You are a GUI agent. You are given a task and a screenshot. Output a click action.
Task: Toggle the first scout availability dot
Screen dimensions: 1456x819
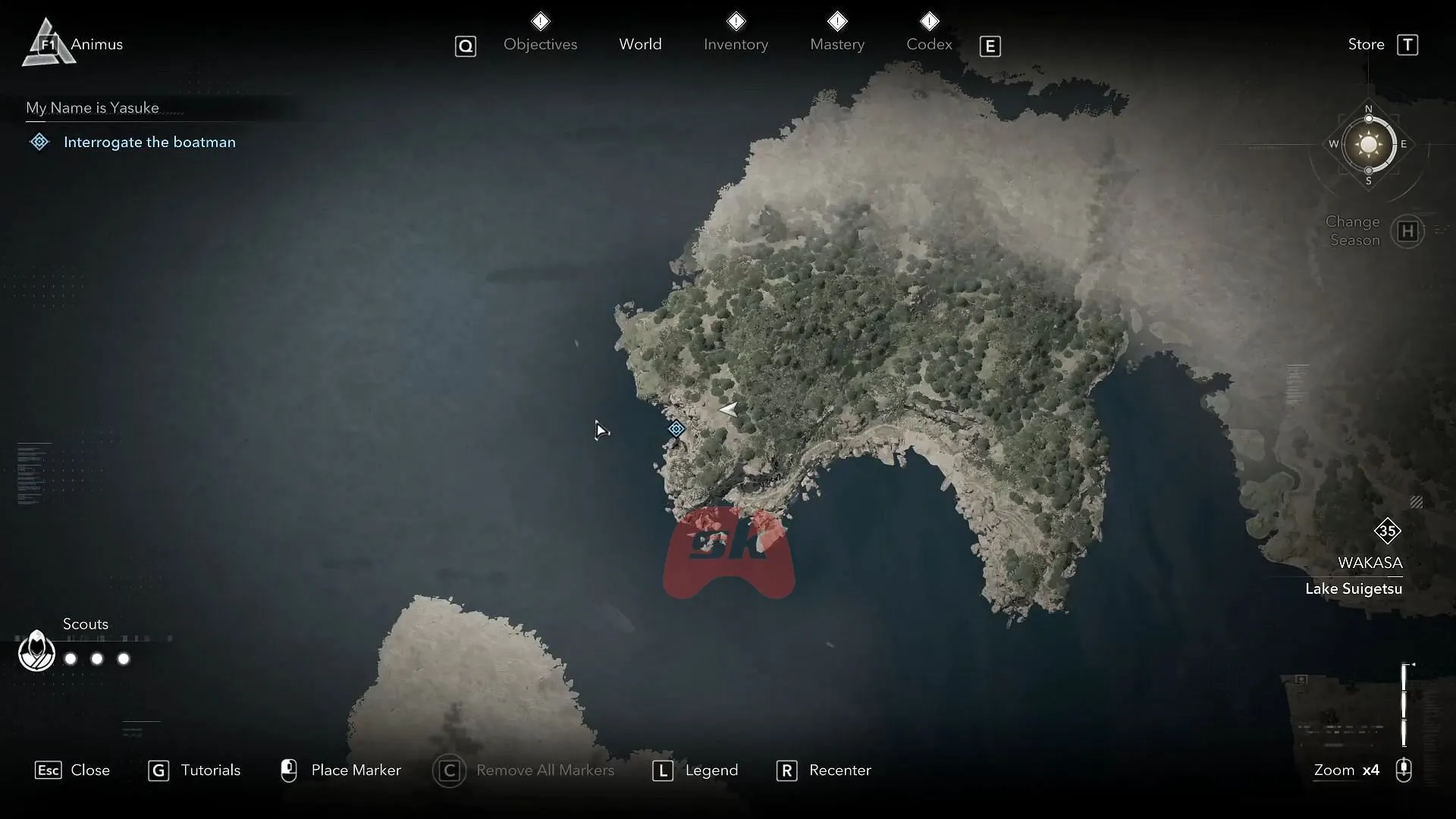[70, 659]
